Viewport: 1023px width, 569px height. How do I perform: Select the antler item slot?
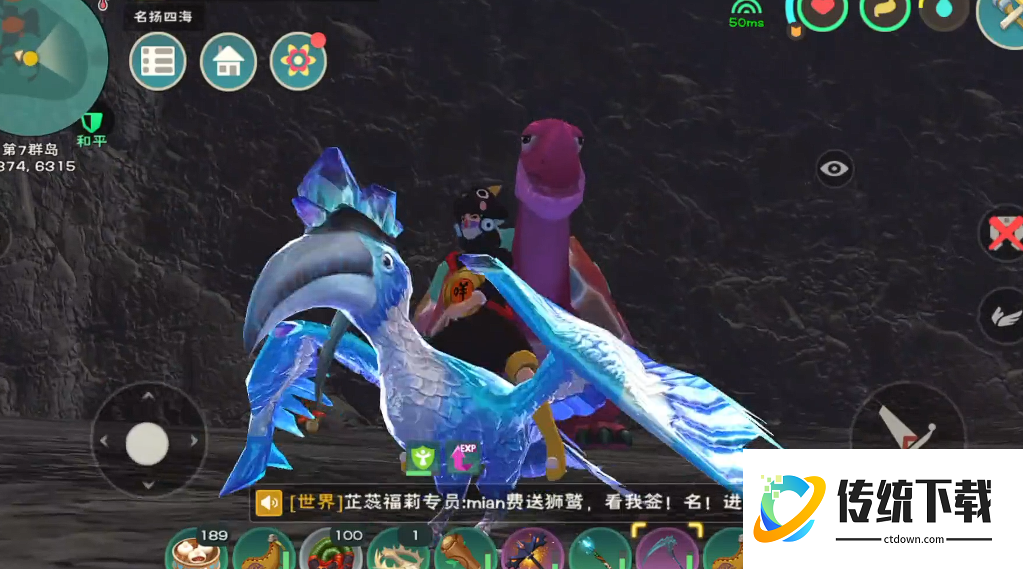point(397,553)
